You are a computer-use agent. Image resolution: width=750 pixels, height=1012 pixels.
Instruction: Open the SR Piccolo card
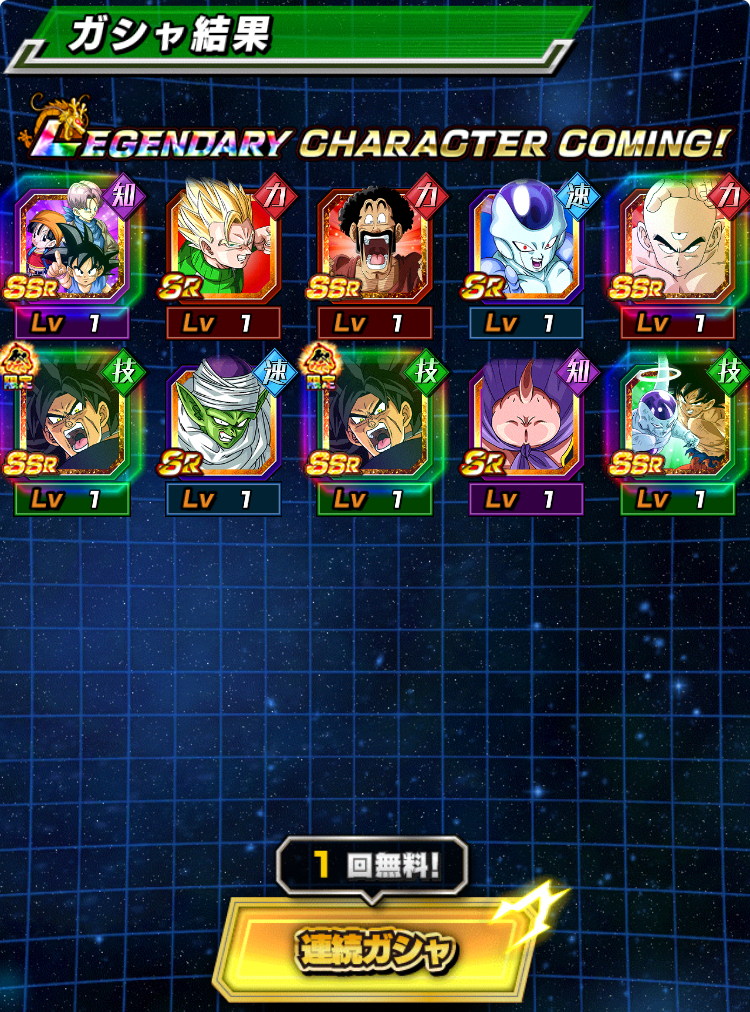click(224, 422)
